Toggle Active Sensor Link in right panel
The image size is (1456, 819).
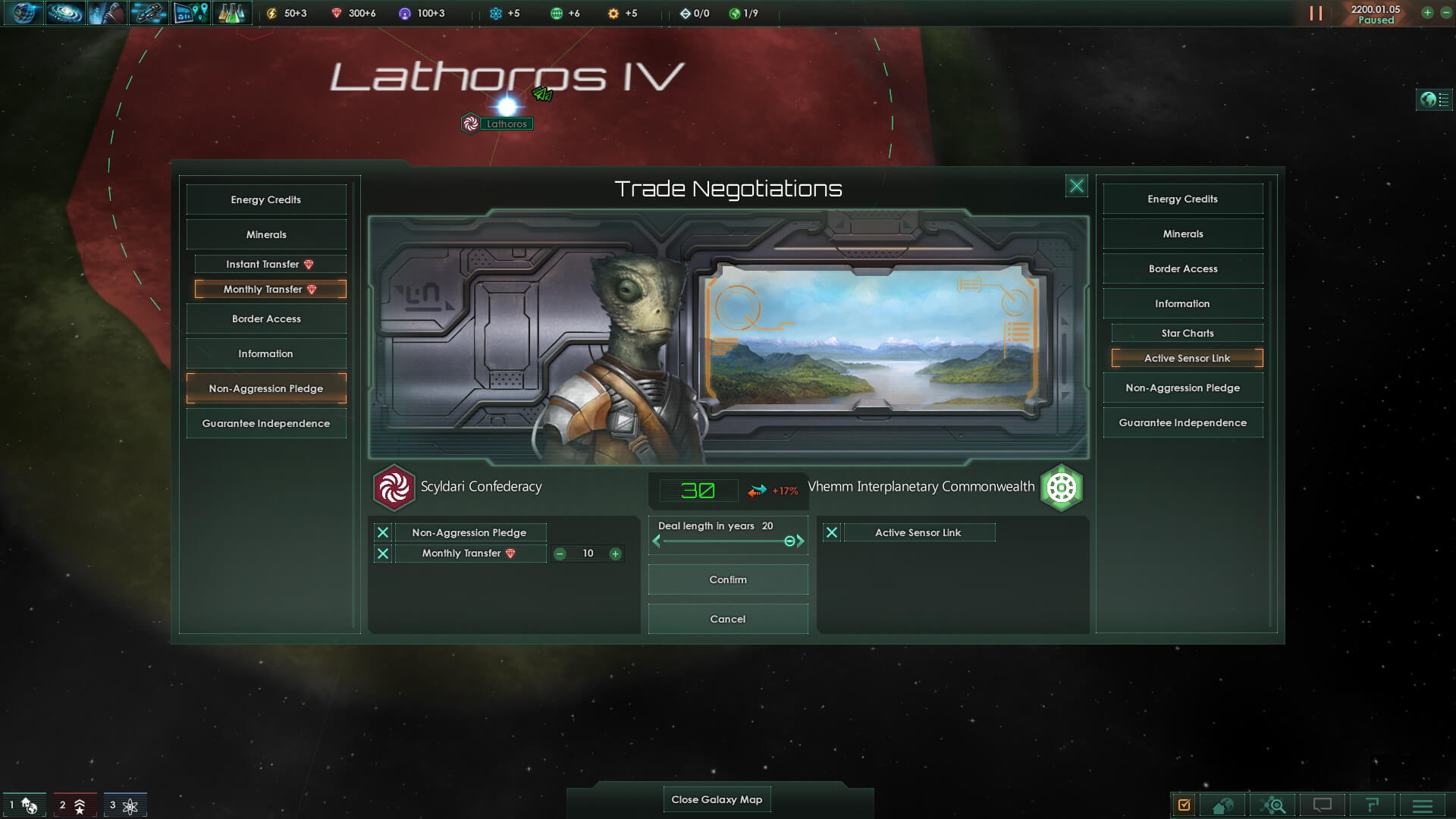(x=1187, y=358)
